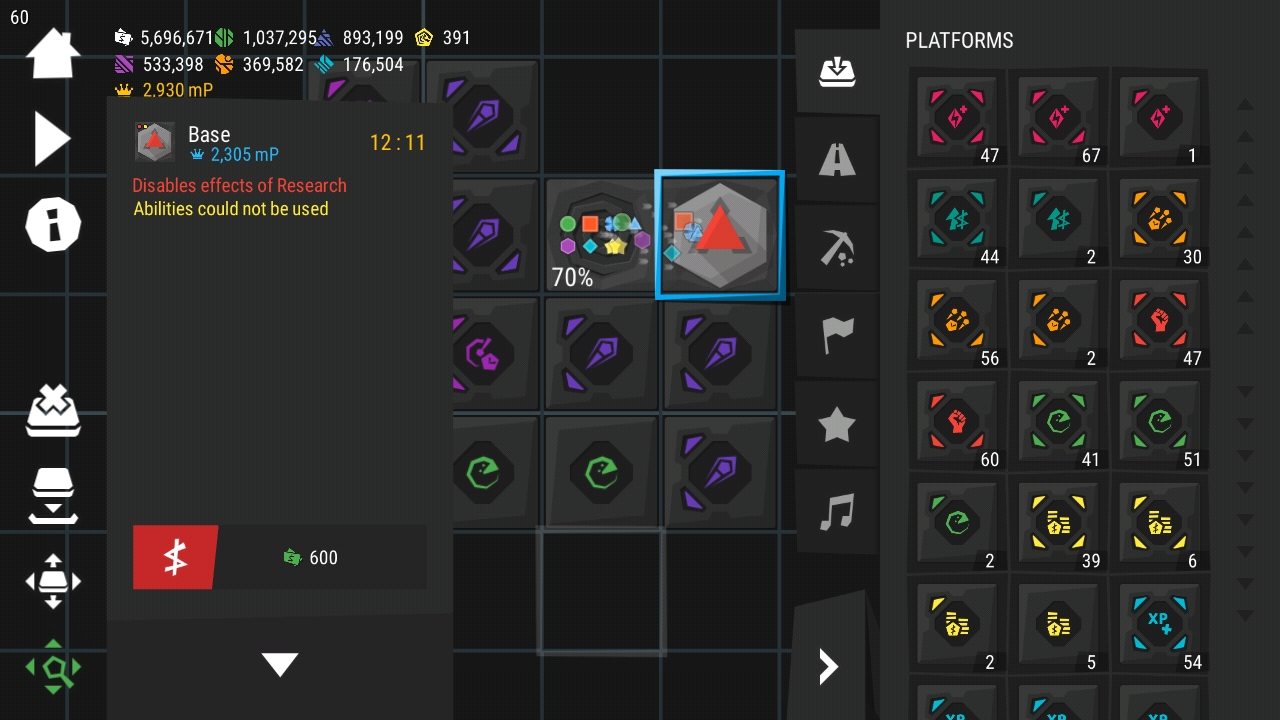Go to the home screen
Viewport: 1280px width, 720px height.
(x=52, y=53)
